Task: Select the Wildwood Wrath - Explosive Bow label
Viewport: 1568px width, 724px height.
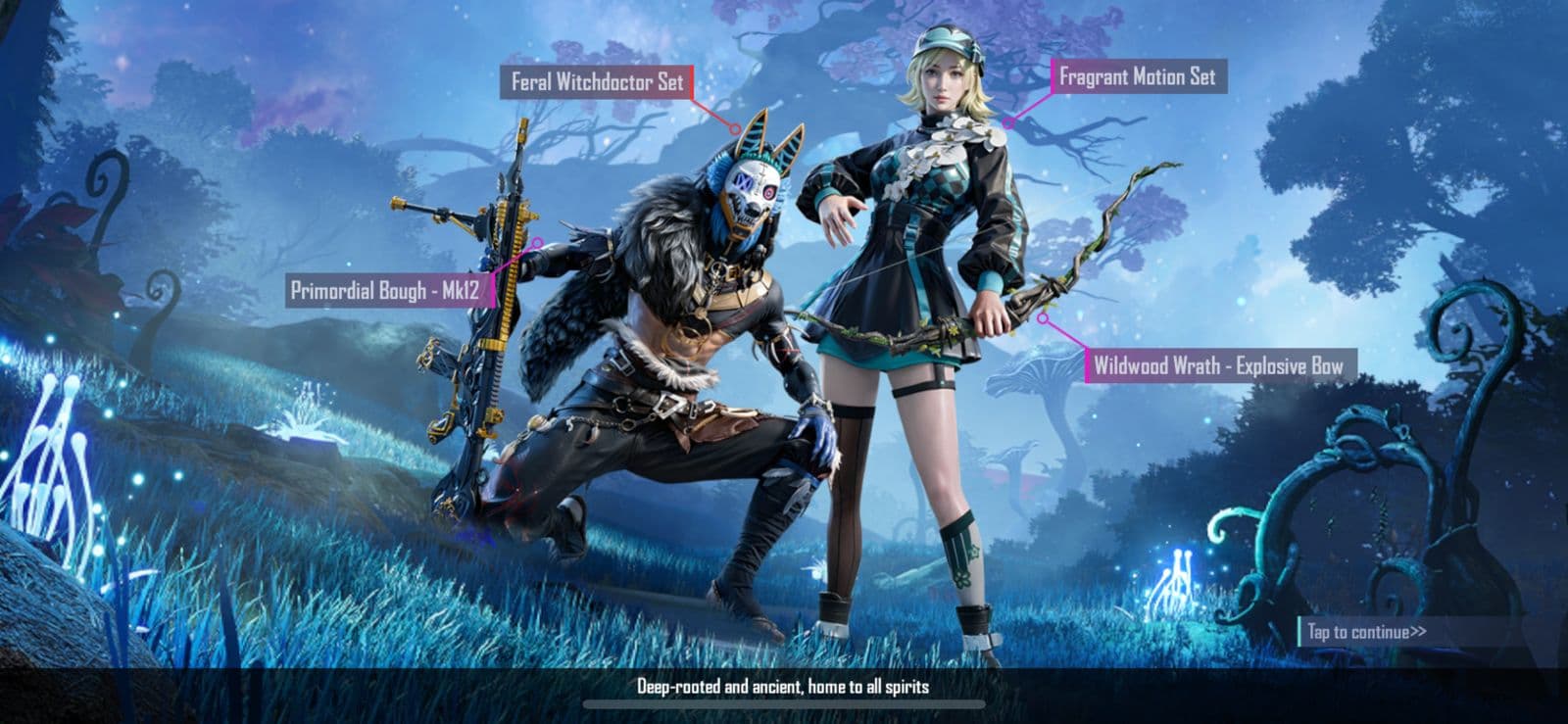Action: (x=1221, y=363)
